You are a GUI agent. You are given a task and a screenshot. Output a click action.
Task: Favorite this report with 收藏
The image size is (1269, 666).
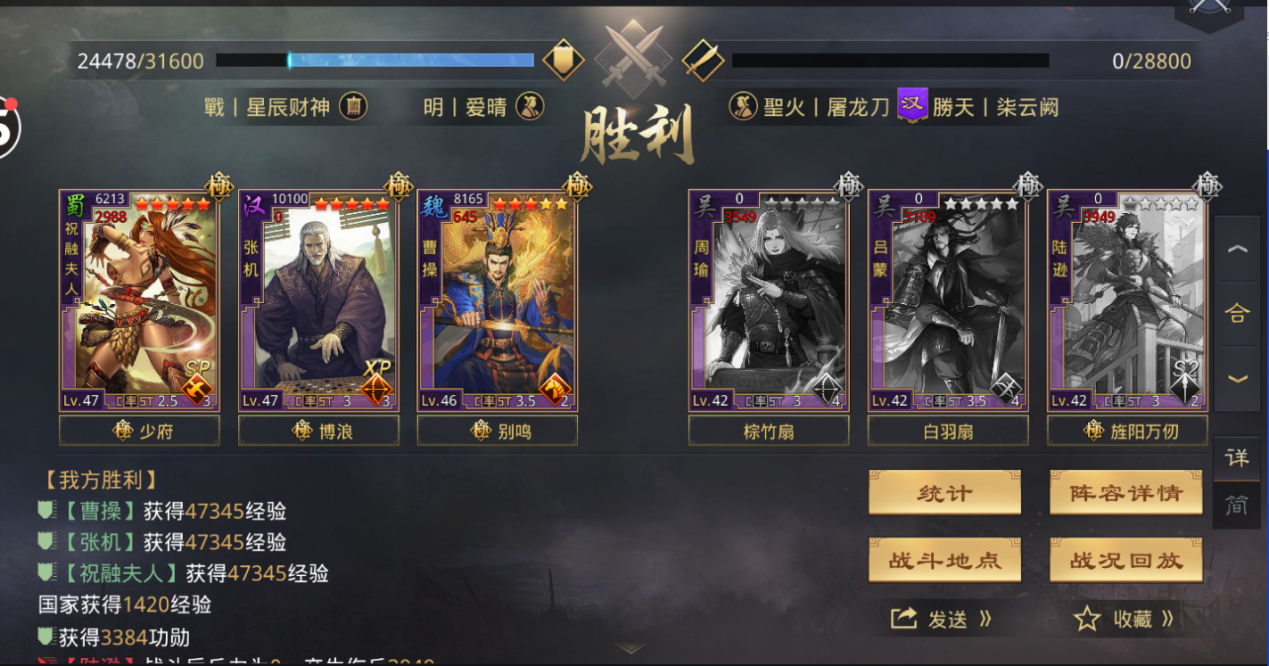click(1123, 619)
